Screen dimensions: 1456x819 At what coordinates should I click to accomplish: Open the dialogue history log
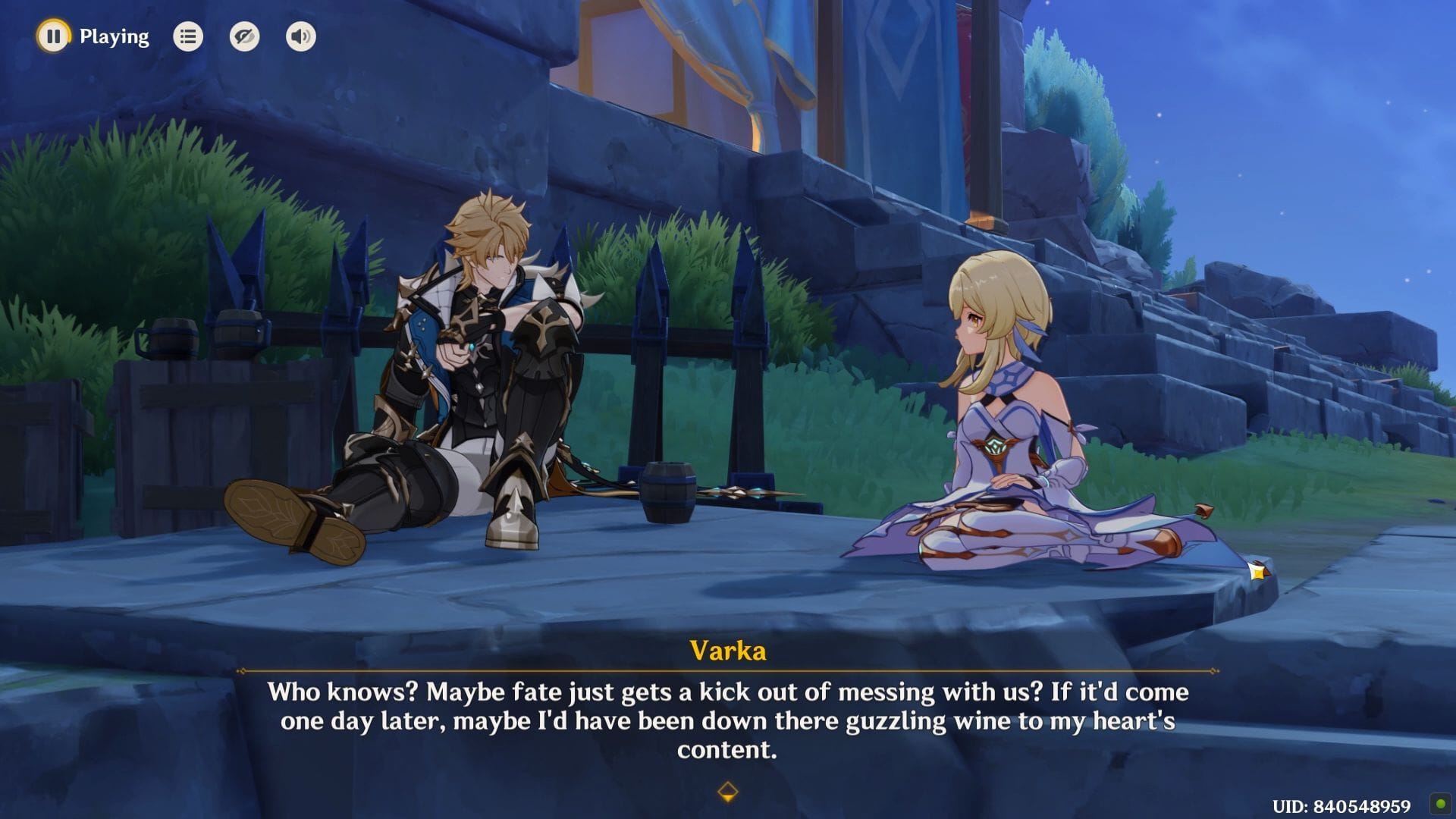point(188,36)
